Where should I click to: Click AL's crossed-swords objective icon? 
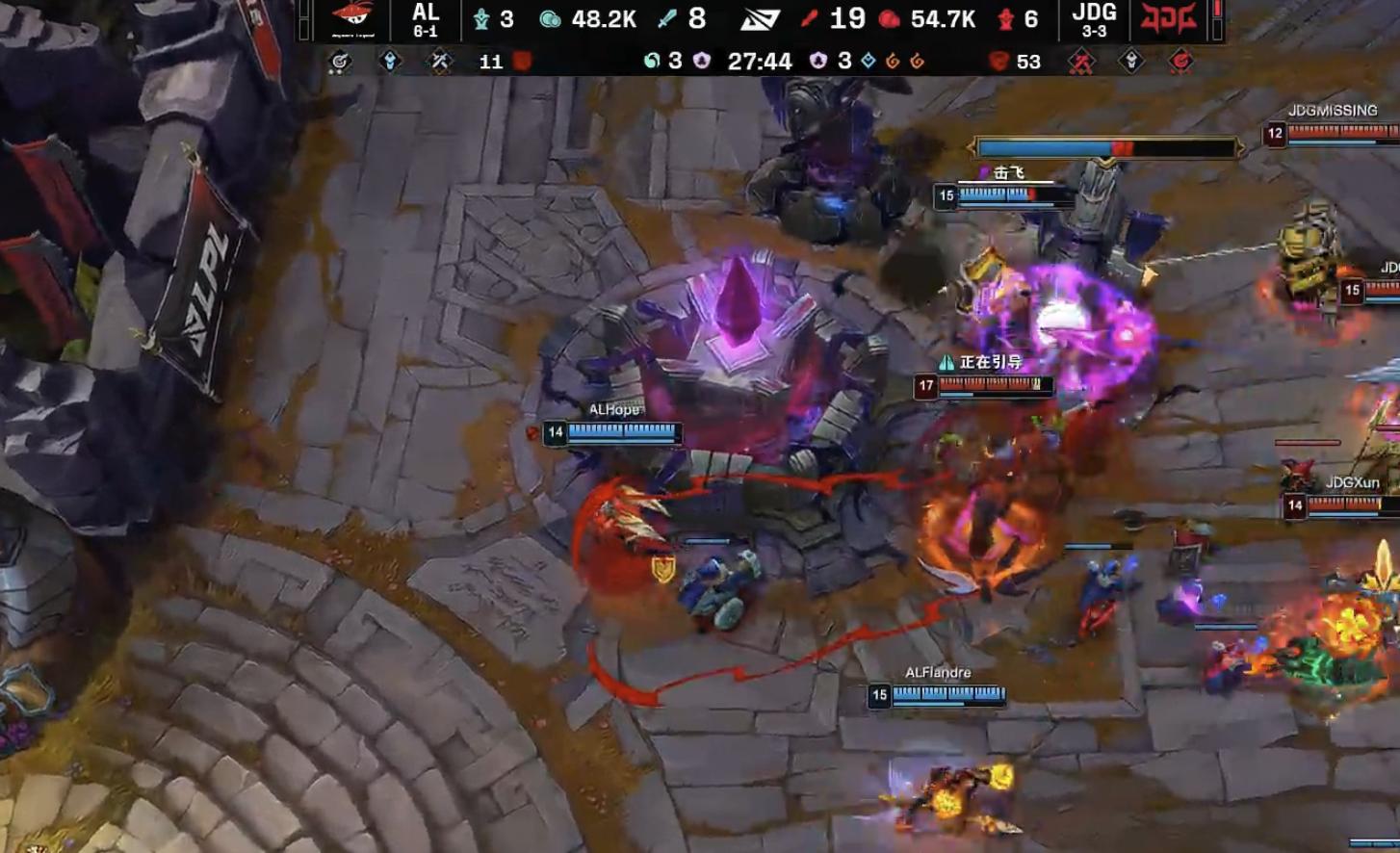pyautogui.click(x=440, y=62)
